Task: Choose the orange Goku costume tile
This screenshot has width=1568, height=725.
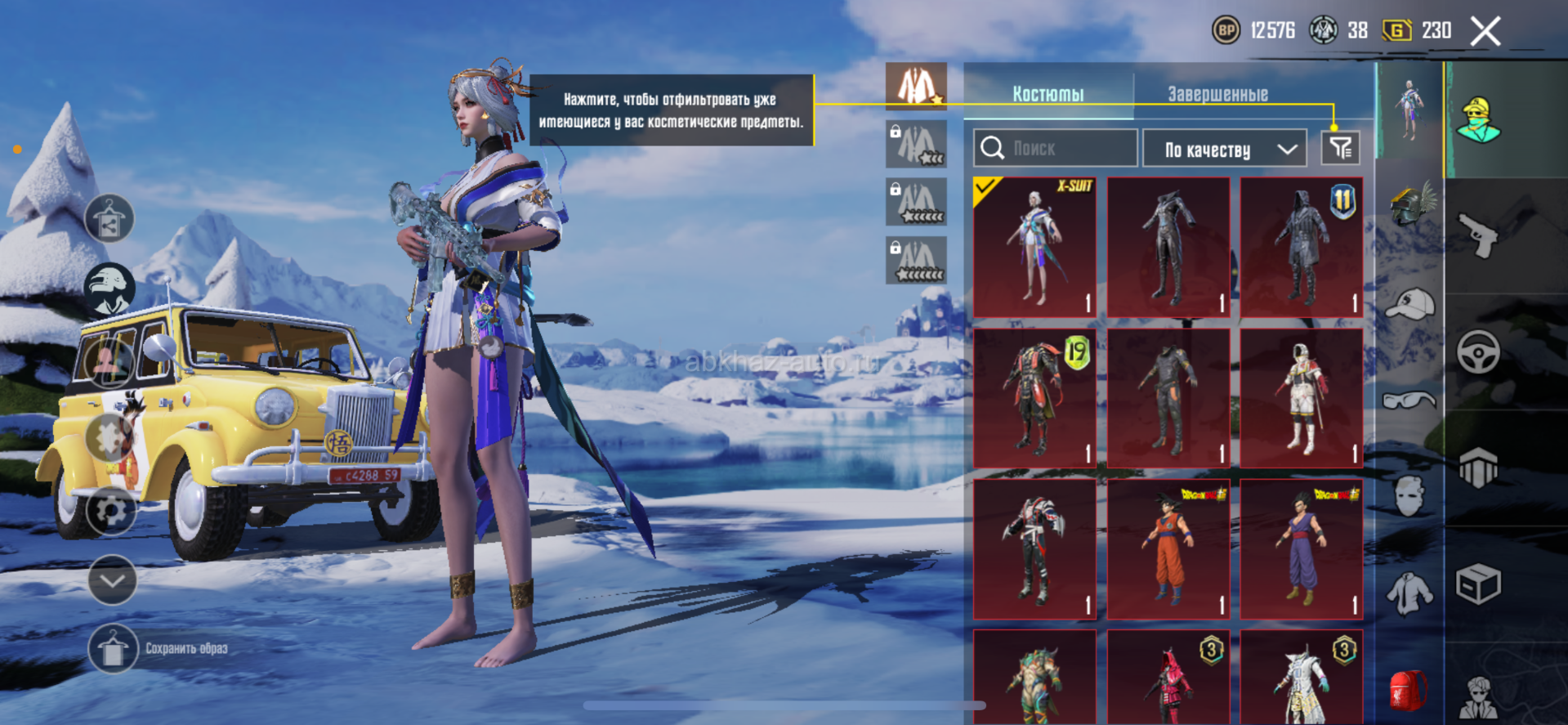Action: 1168,548
